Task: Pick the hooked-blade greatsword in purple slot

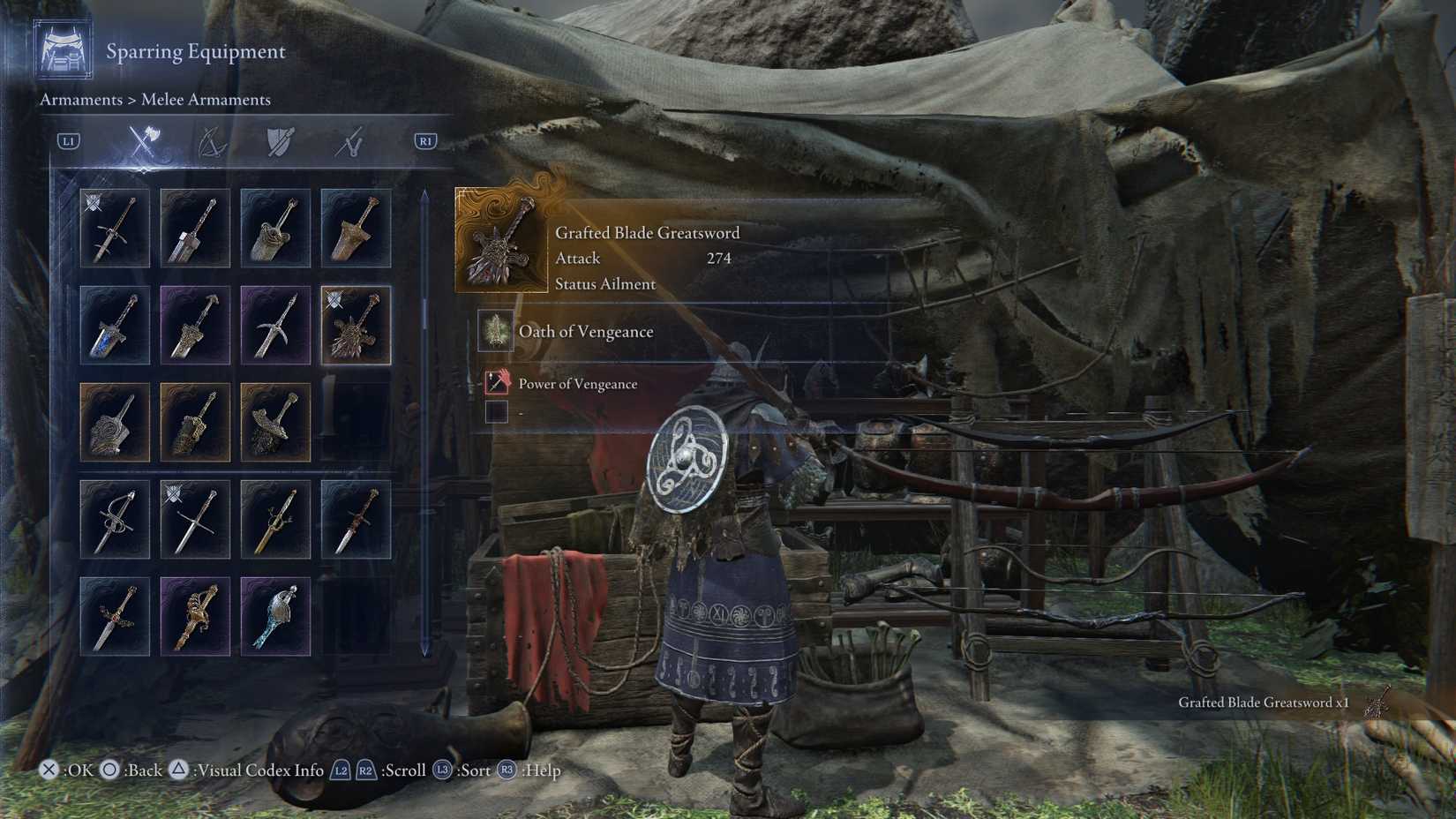Action: point(275,325)
